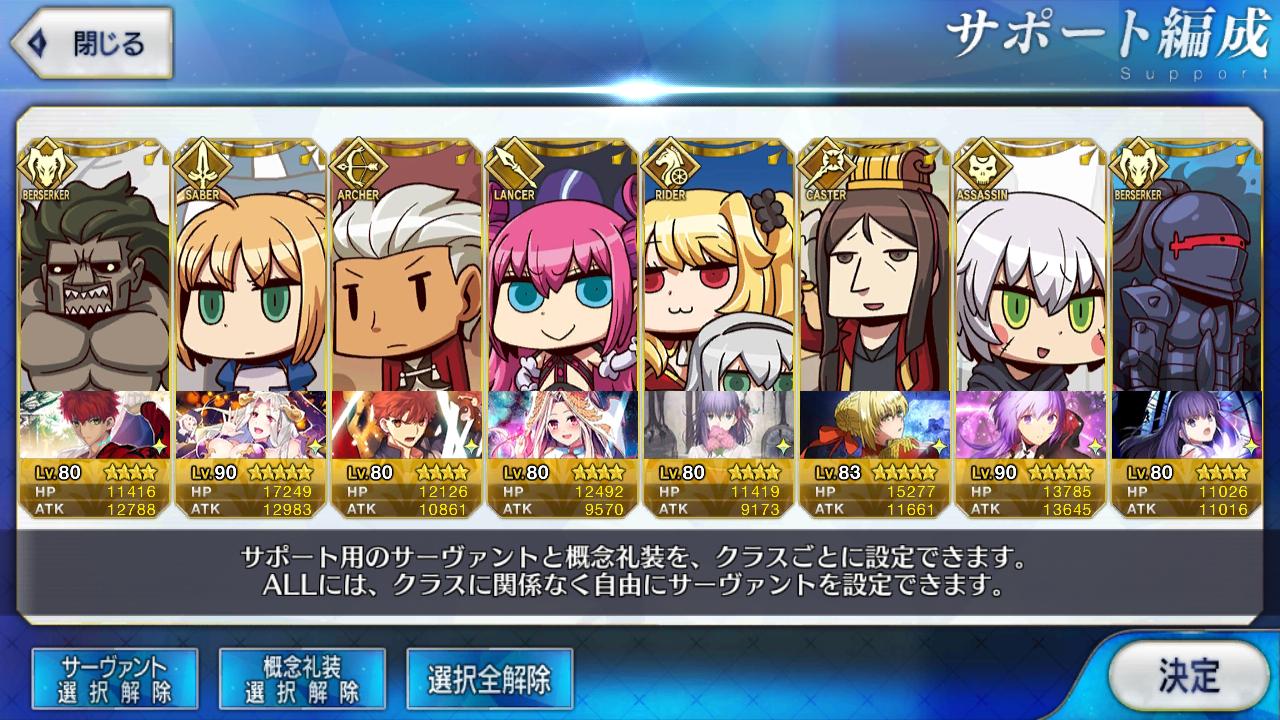The height and width of the screenshot is (720, 1280).
Task: Choose the blonde Rider servant card
Action: tap(718, 280)
